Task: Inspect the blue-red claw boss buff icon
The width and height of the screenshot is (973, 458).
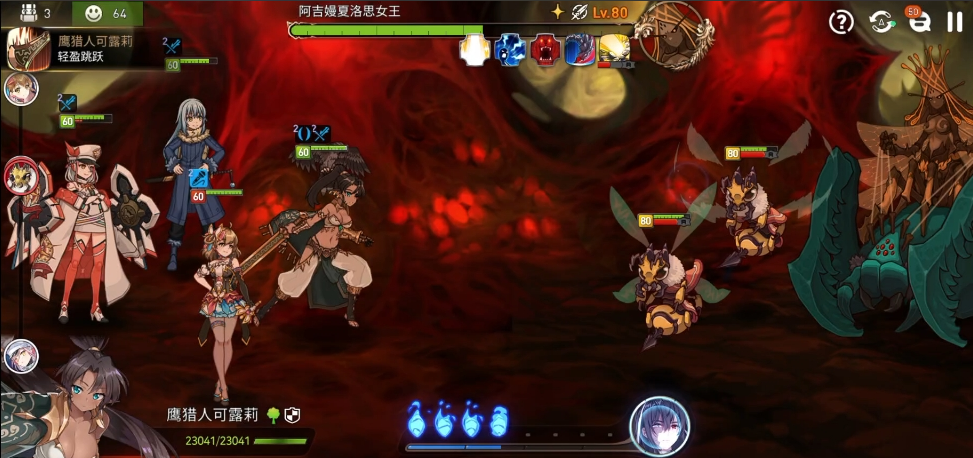Action: (x=580, y=49)
